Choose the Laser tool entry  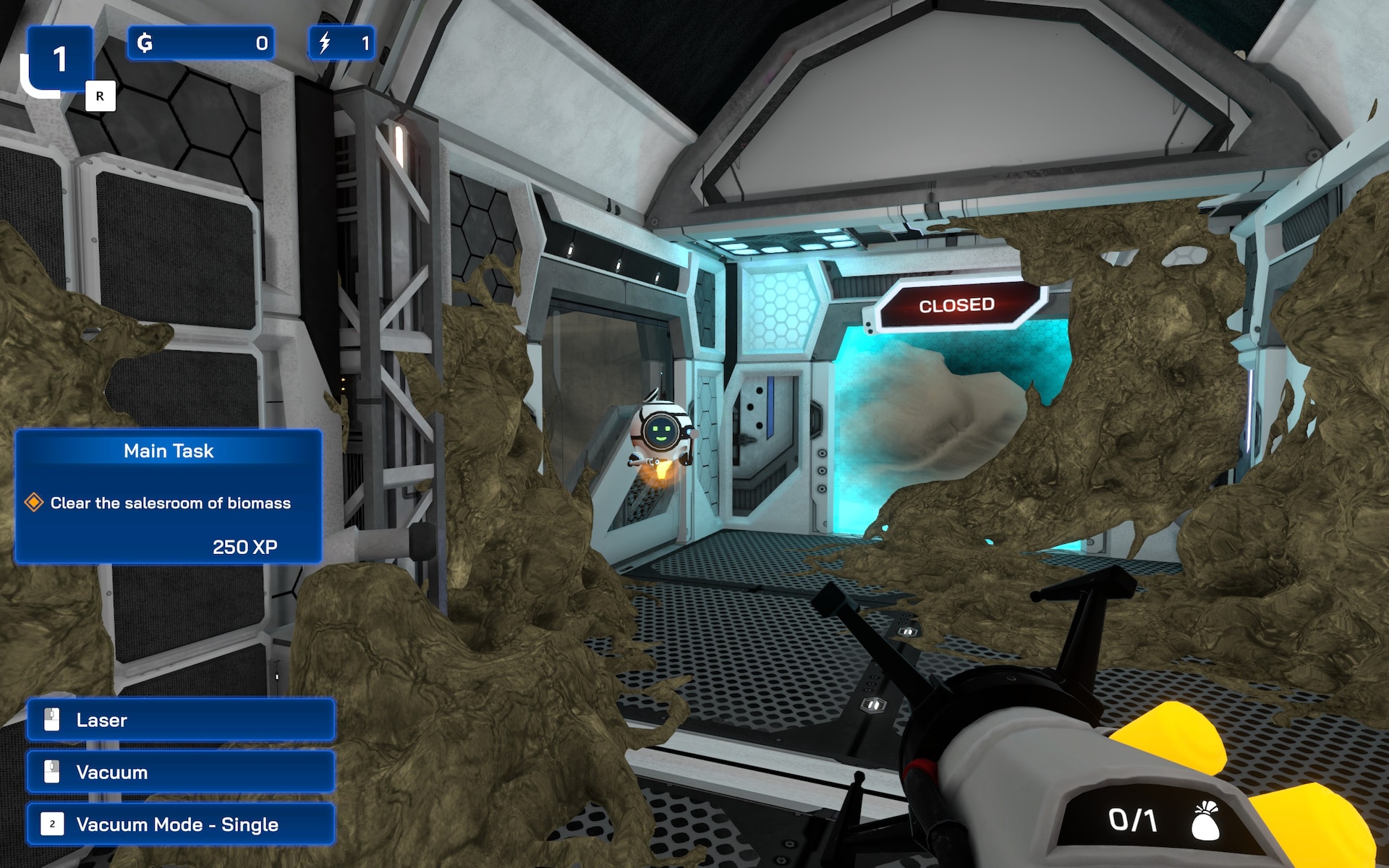(x=181, y=720)
